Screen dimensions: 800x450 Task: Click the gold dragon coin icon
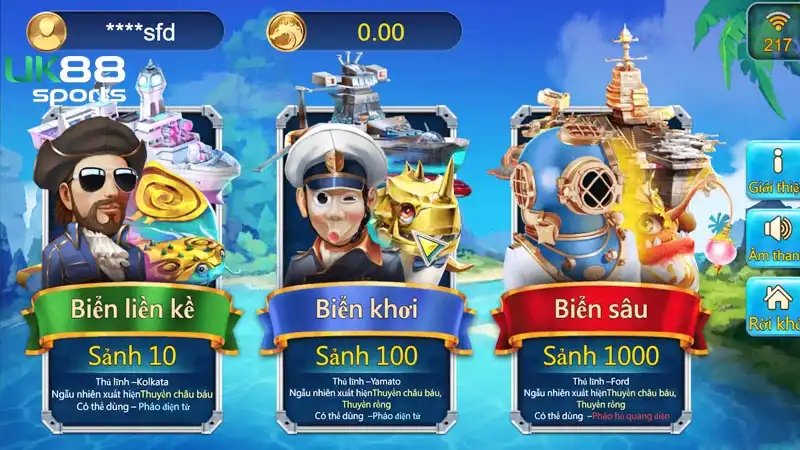285,31
